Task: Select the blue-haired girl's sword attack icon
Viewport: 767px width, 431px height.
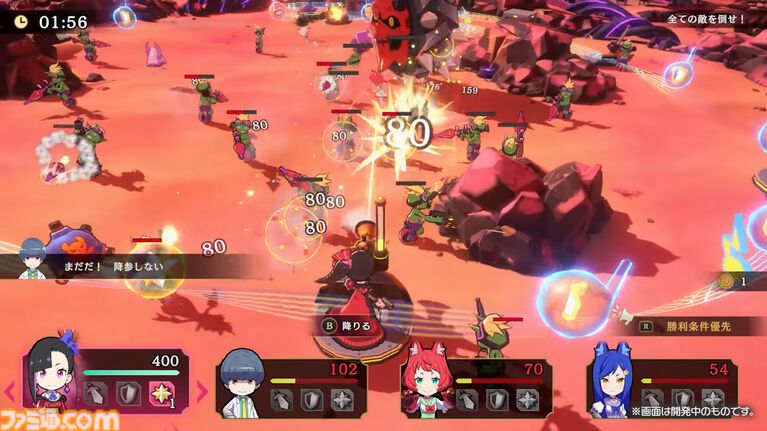Action: pyautogui.click(x=654, y=399)
